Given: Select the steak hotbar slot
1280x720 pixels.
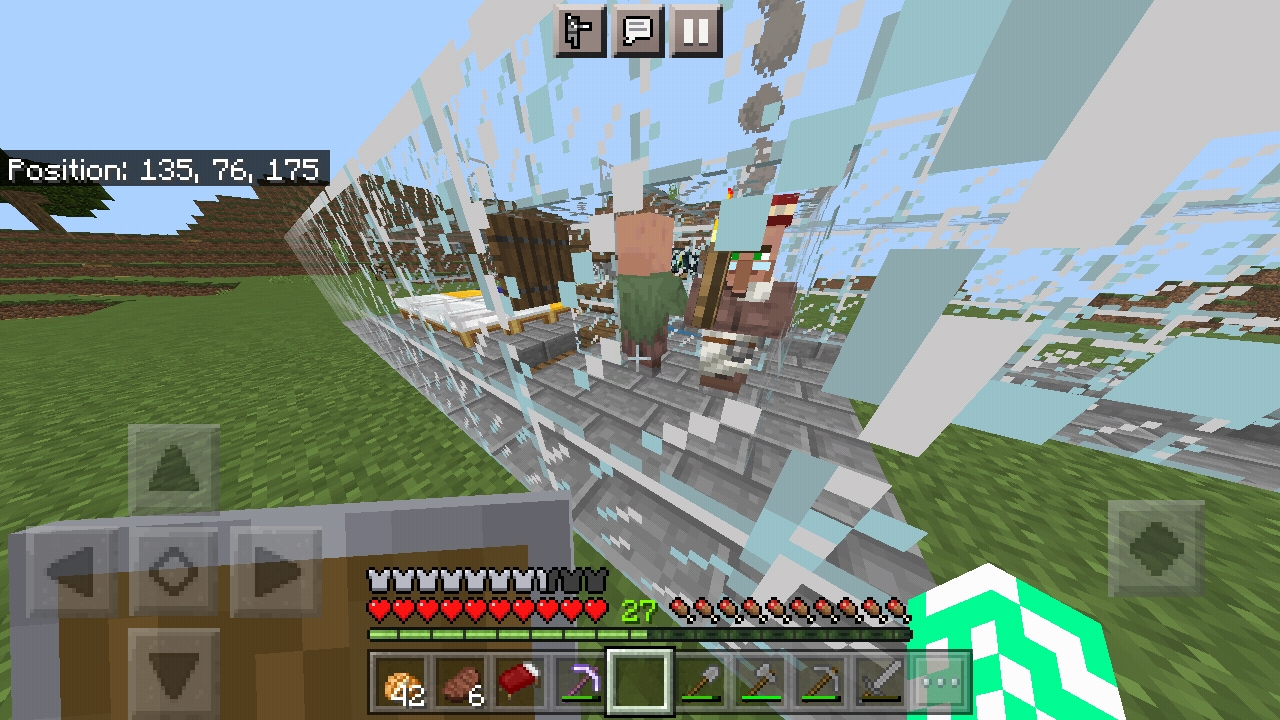Looking at the screenshot, I should point(460,681).
